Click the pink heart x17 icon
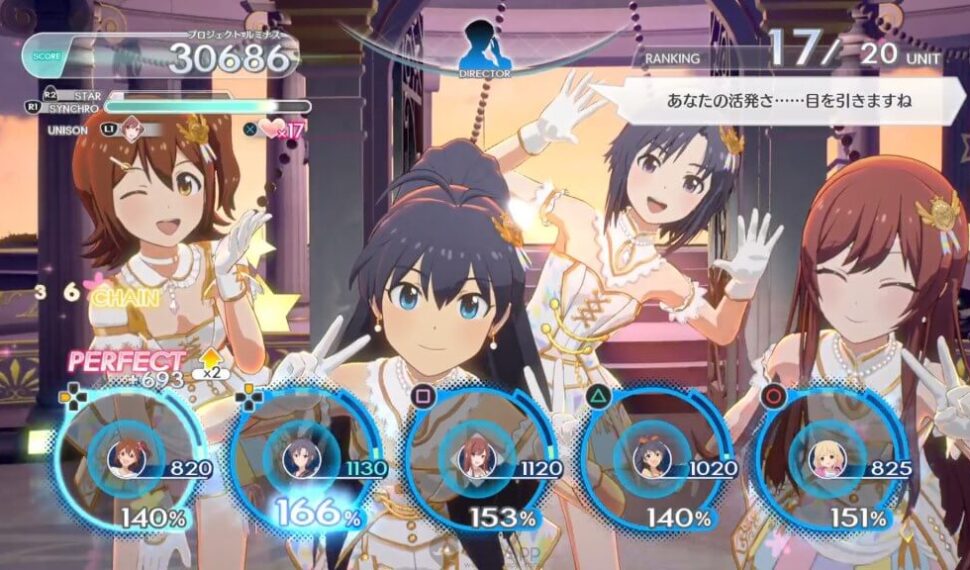Screen dimensions: 970x570 coord(271,128)
